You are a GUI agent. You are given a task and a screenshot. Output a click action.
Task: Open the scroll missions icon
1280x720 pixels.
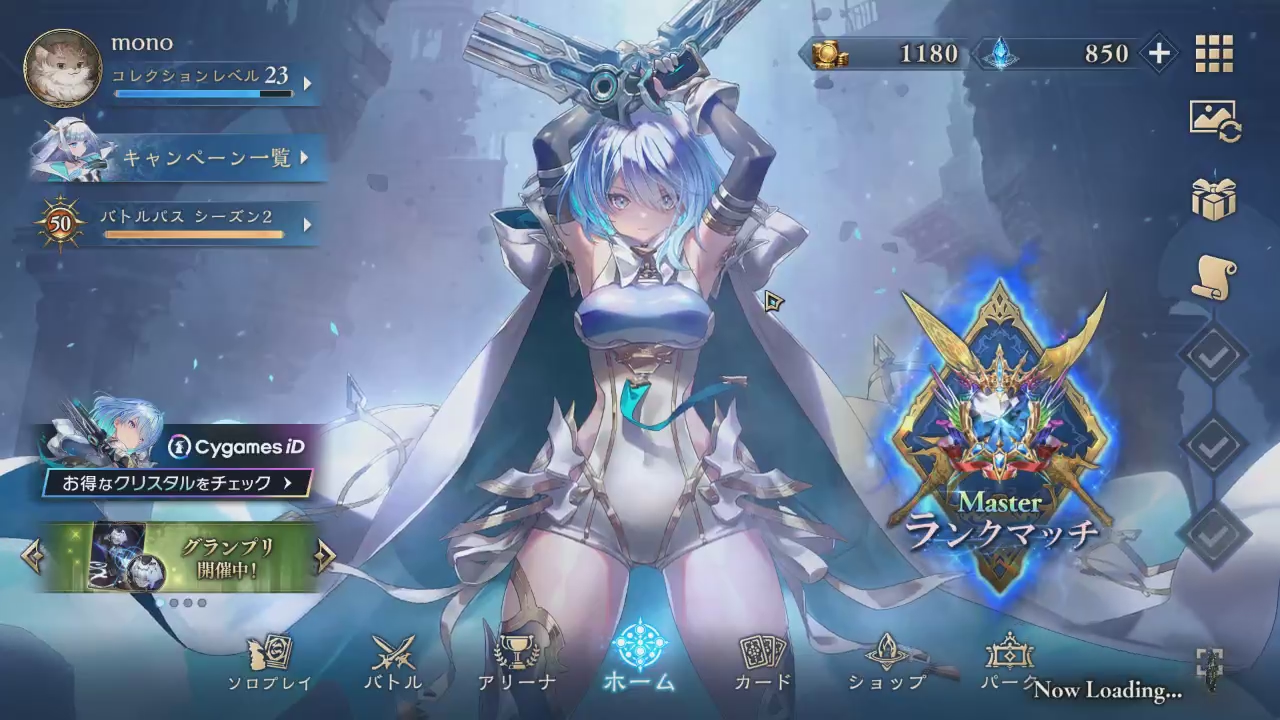1214,277
